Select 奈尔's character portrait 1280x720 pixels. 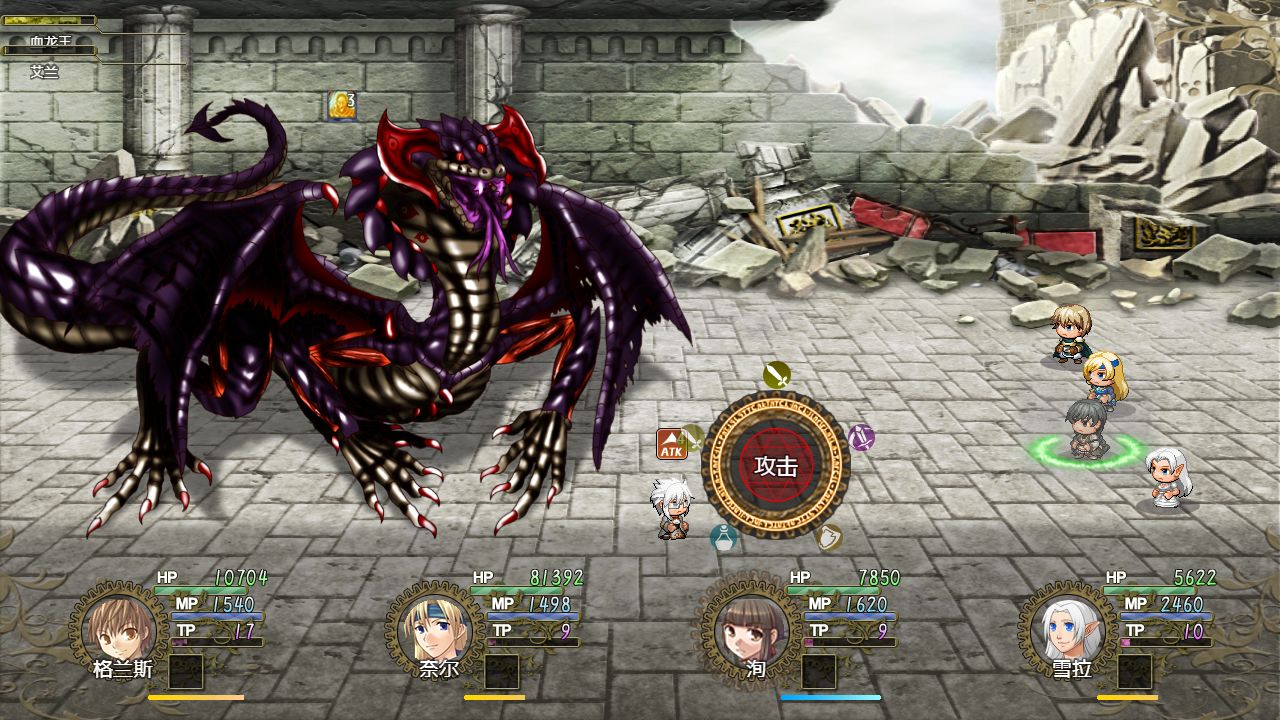435,628
